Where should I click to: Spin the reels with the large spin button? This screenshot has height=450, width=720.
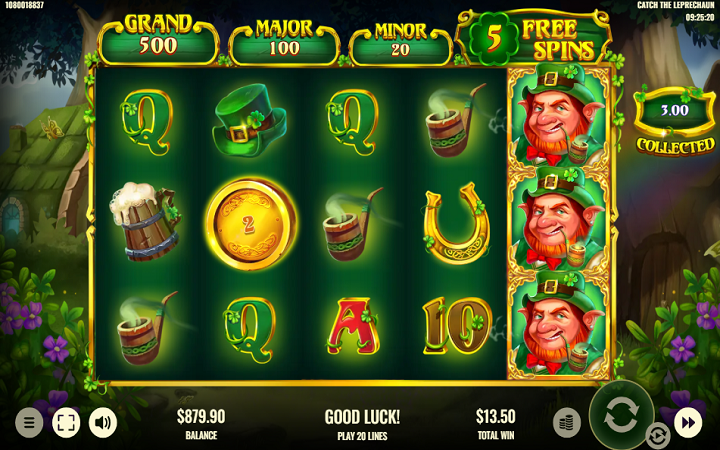(x=621, y=413)
